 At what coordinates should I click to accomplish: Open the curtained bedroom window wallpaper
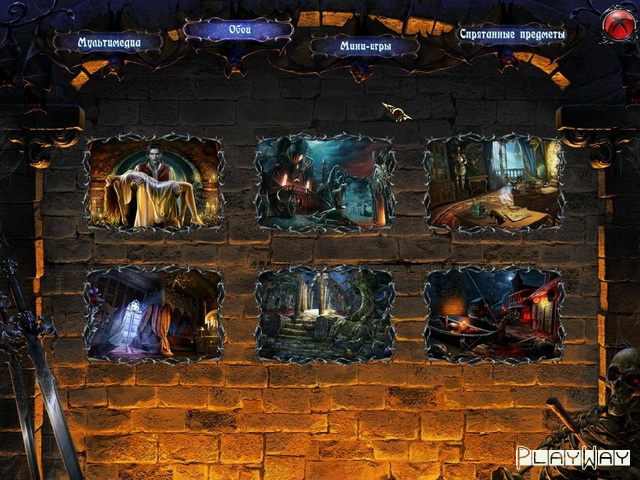(155, 314)
